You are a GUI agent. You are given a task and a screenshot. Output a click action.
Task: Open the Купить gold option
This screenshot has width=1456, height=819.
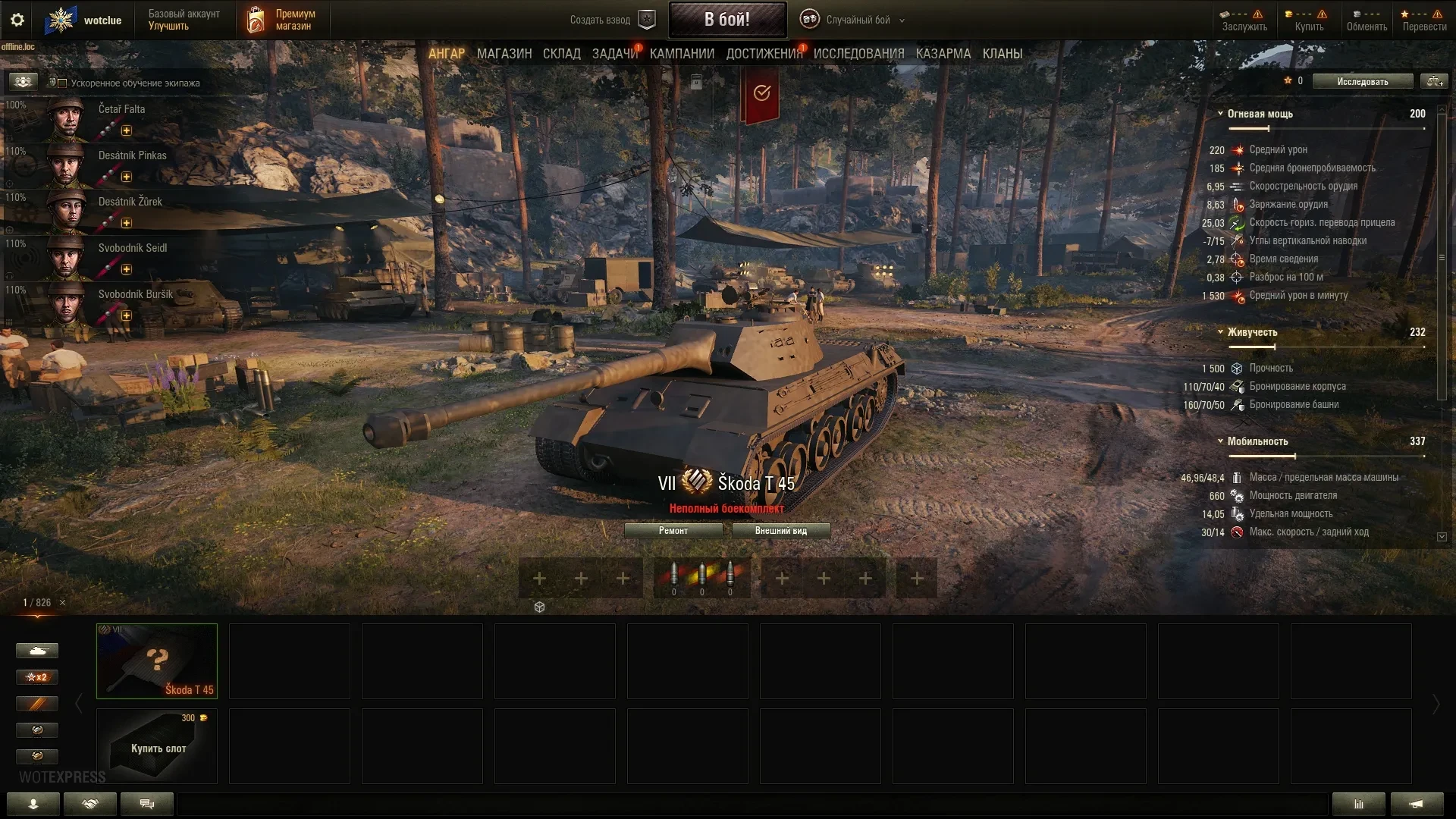(1309, 20)
